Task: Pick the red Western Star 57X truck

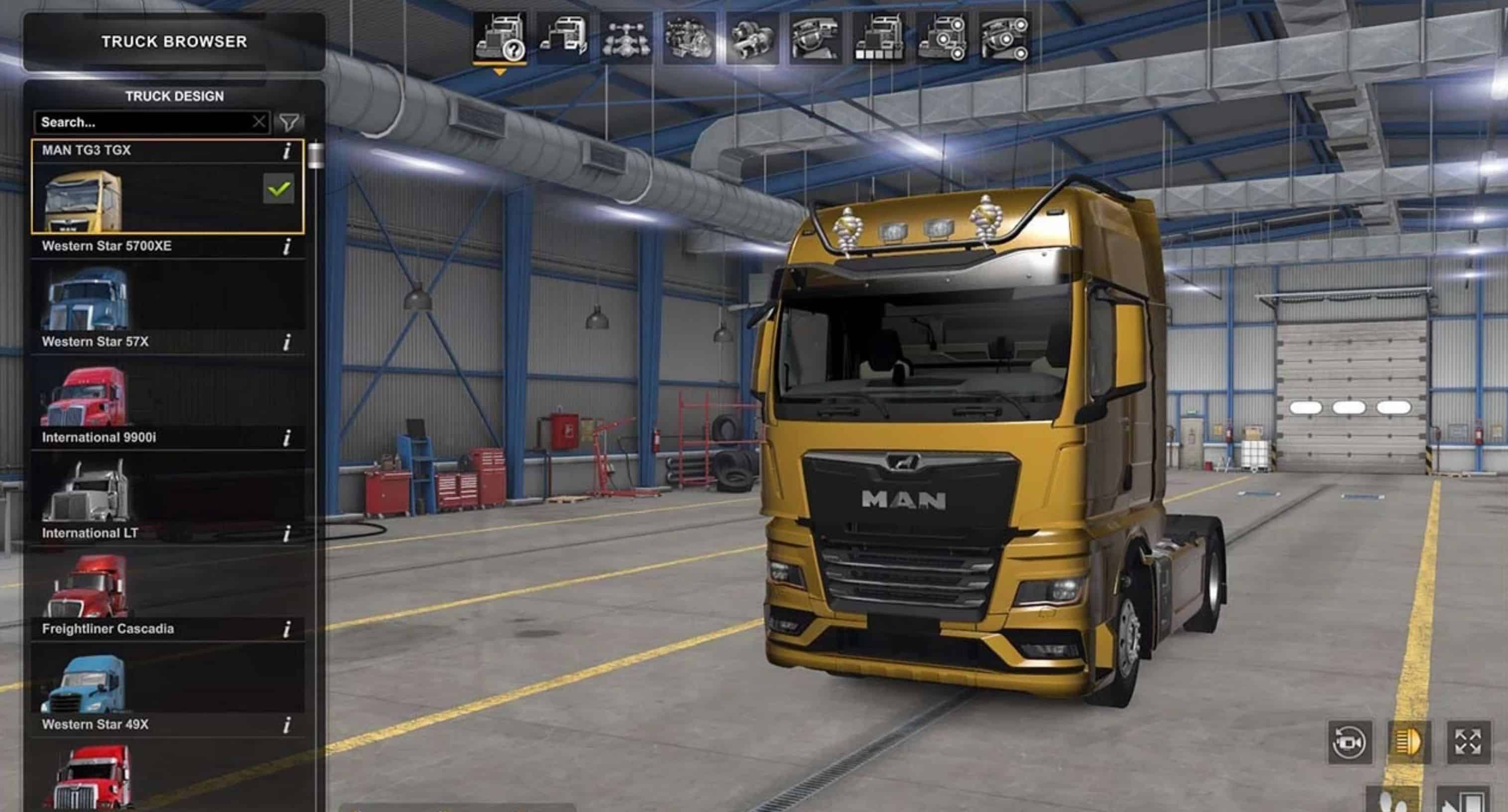Action: pos(167,392)
